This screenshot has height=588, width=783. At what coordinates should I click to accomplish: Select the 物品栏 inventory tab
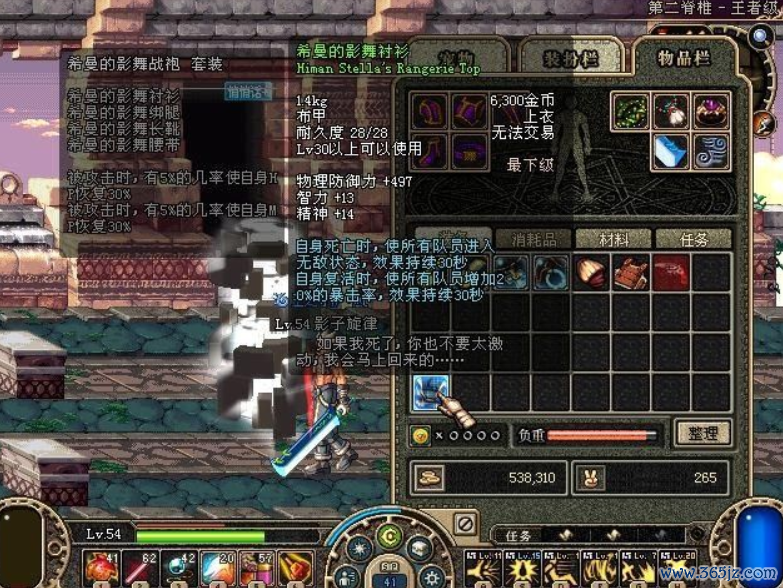point(685,58)
